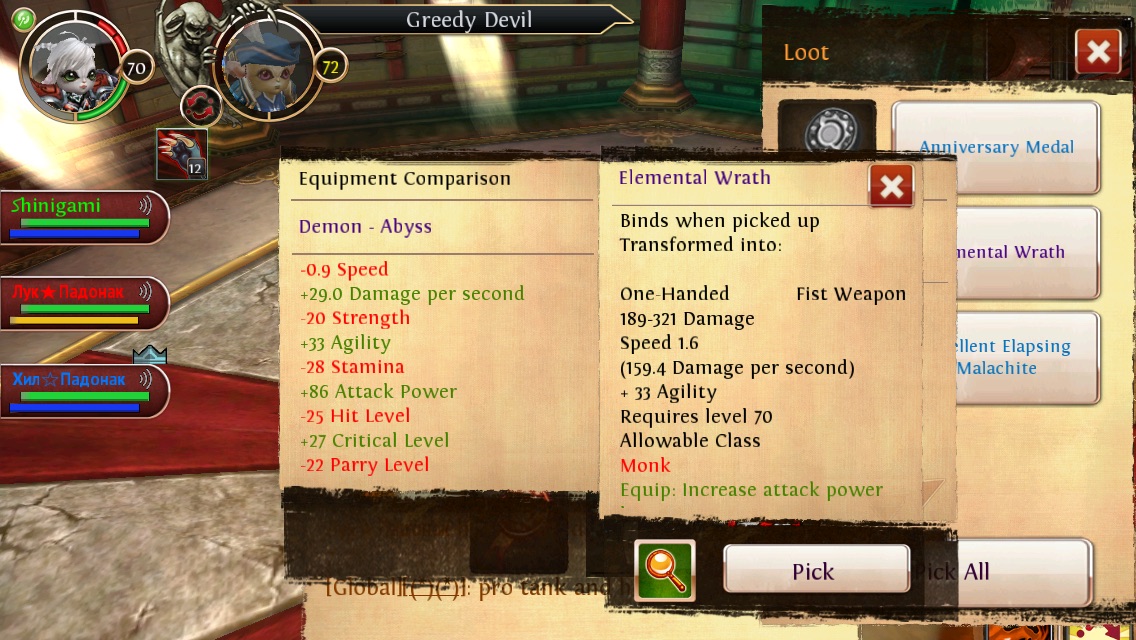Click the Anniversary Medal item icon
The height and width of the screenshot is (640, 1136).
pyautogui.click(x=827, y=132)
